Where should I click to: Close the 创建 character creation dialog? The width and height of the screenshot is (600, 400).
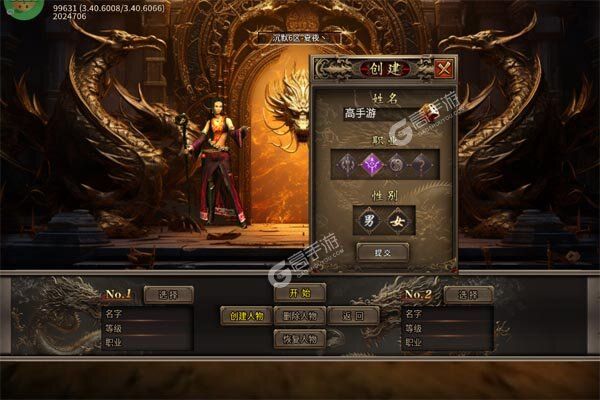pos(443,69)
